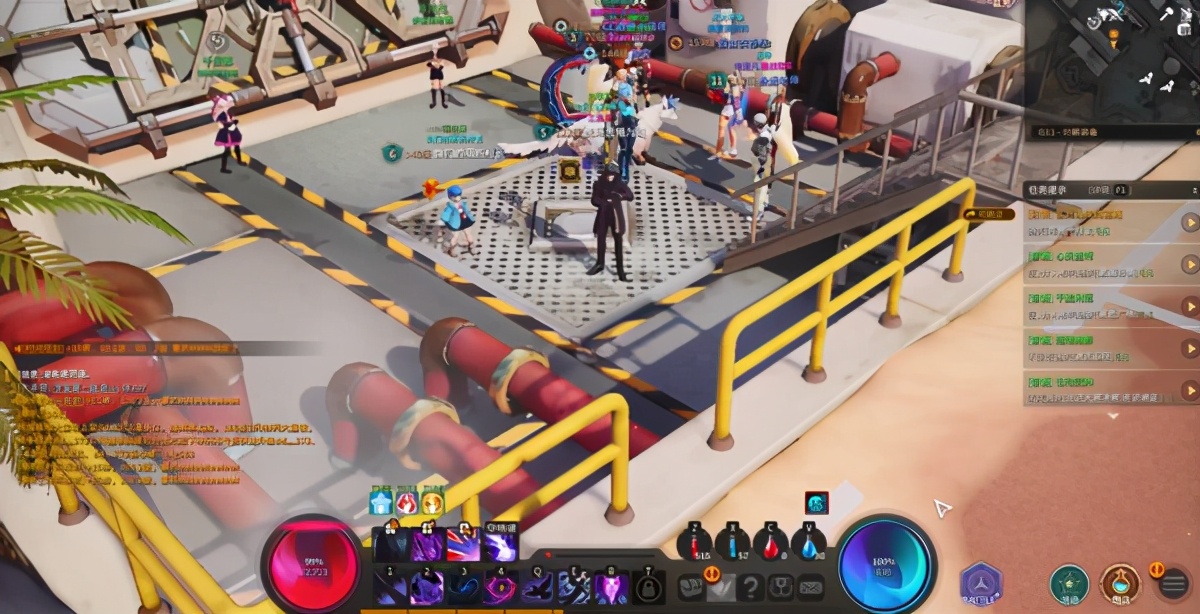Click the locked skill slot with padlock
Screen dimensions: 1200x614
point(649,587)
